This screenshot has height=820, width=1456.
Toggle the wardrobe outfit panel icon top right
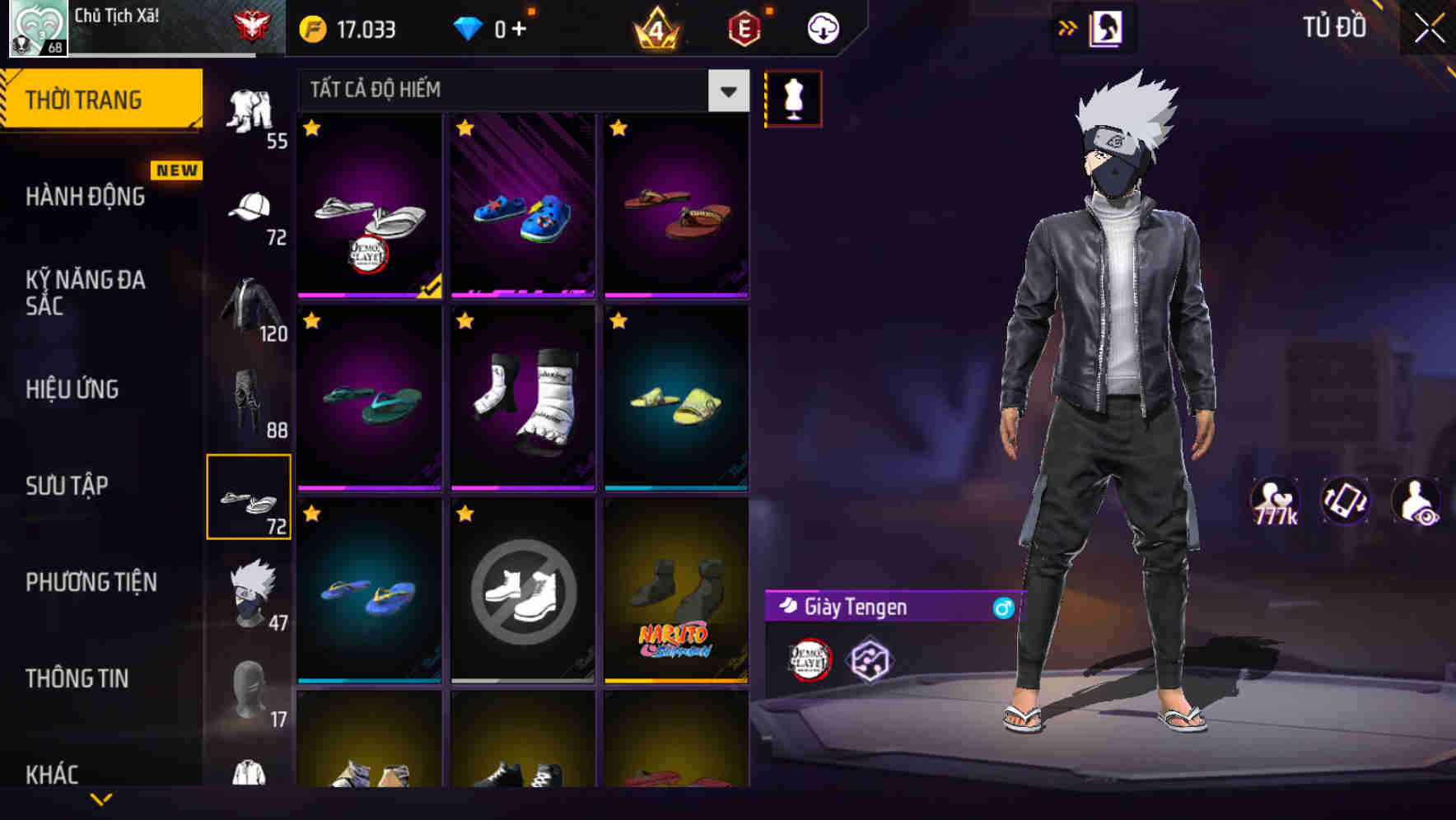1106,27
